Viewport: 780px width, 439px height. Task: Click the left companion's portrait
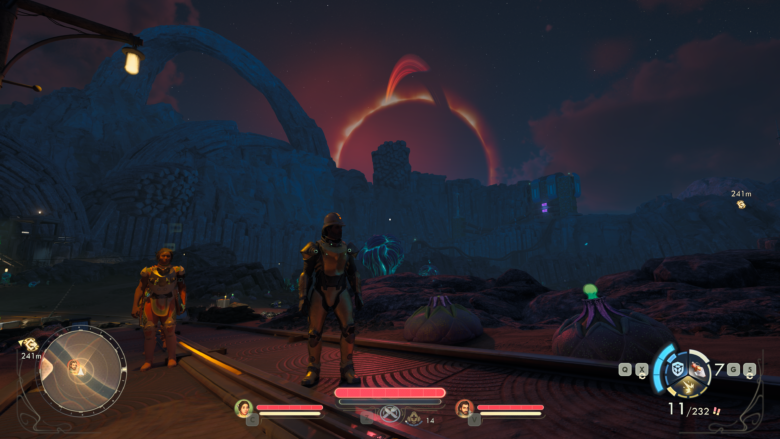pyautogui.click(x=243, y=408)
